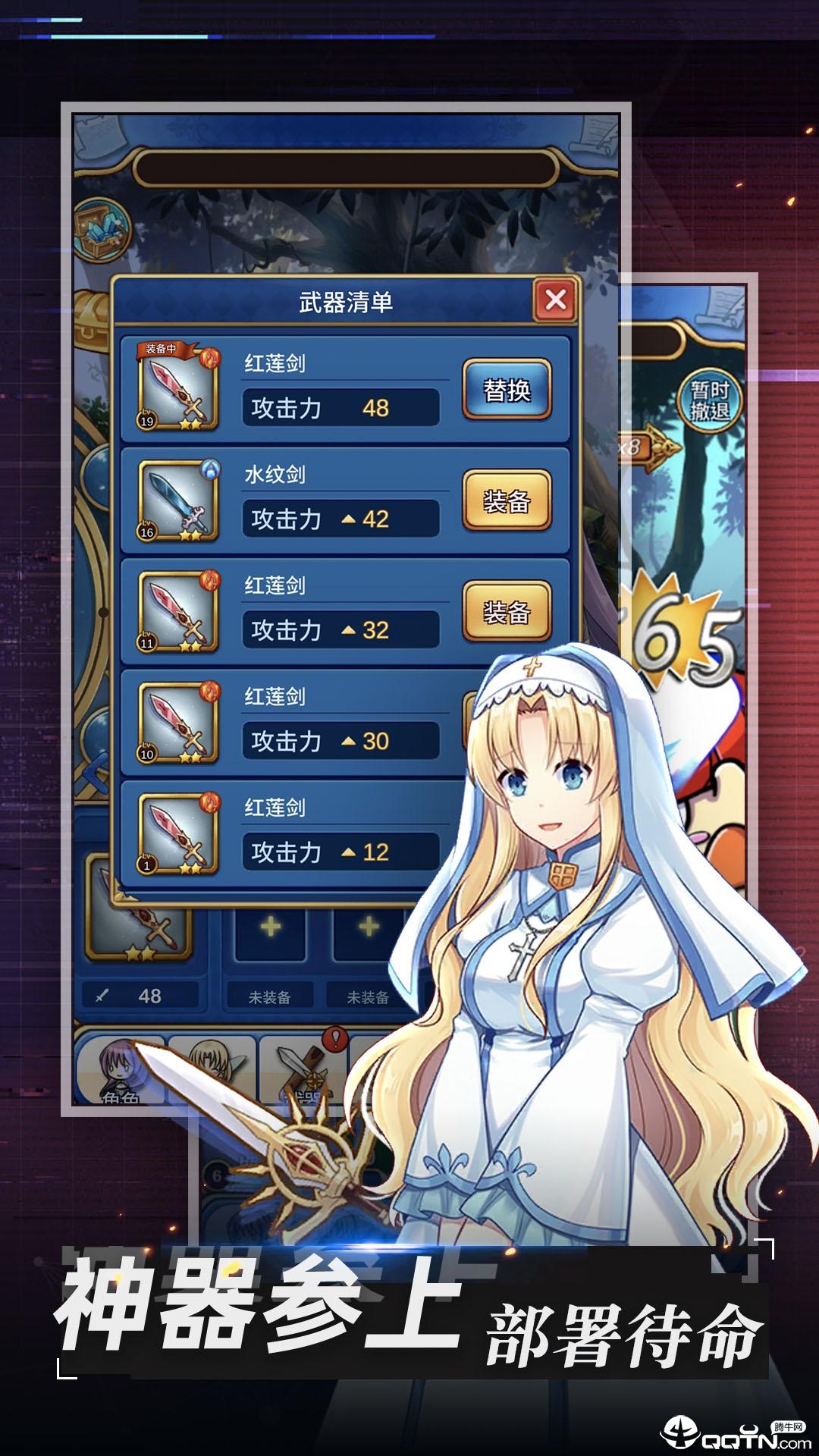Tap the 替换 replace button
The width and height of the screenshot is (819, 1456).
(x=507, y=390)
